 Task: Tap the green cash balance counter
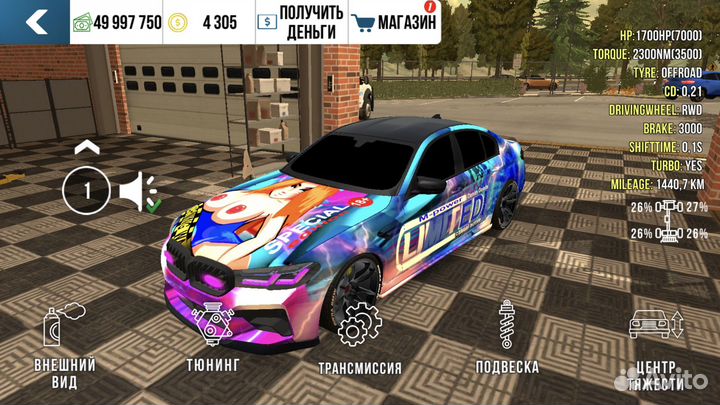tap(117, 22)
